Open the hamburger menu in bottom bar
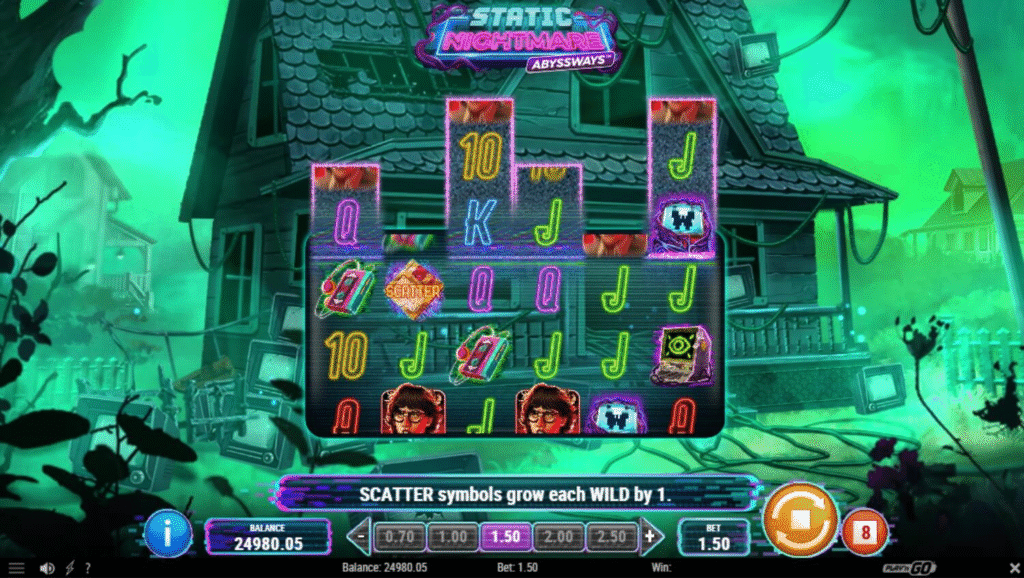Image resolution: width=1024 pixels, height=578 pixels. point(16,569)
